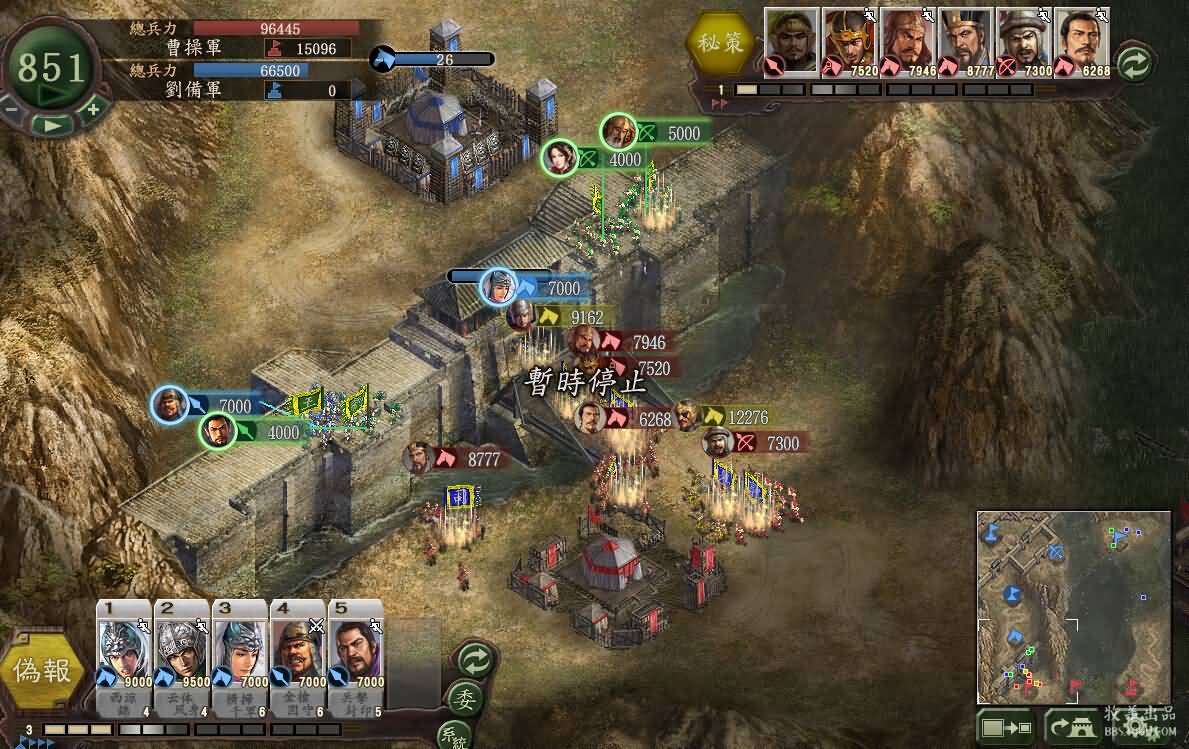Open the 系統 system menu

click(x=455, y=737)
